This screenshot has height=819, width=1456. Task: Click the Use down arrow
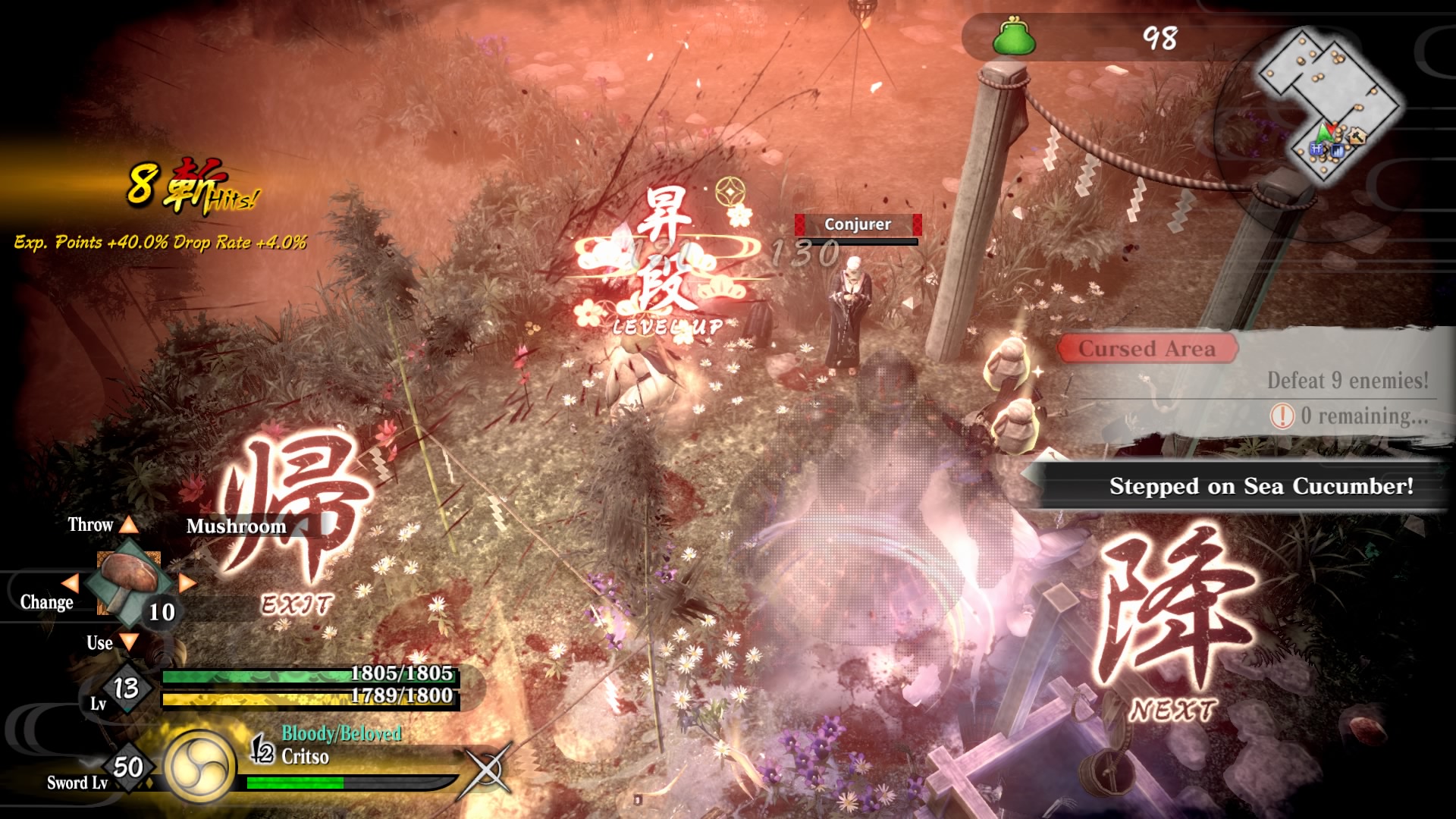[x=130, y=642]
